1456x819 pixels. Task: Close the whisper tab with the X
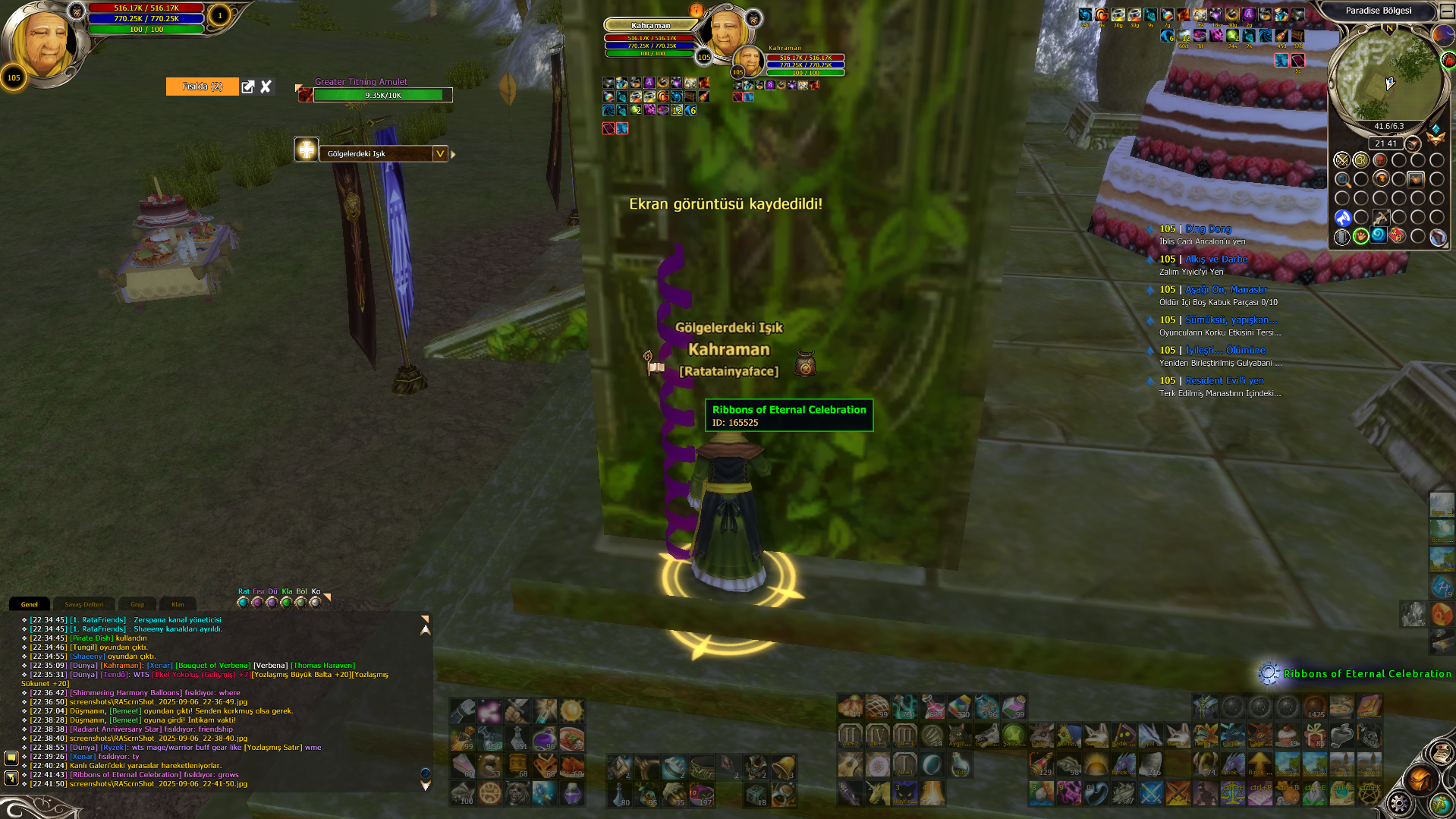pos(266,87)
